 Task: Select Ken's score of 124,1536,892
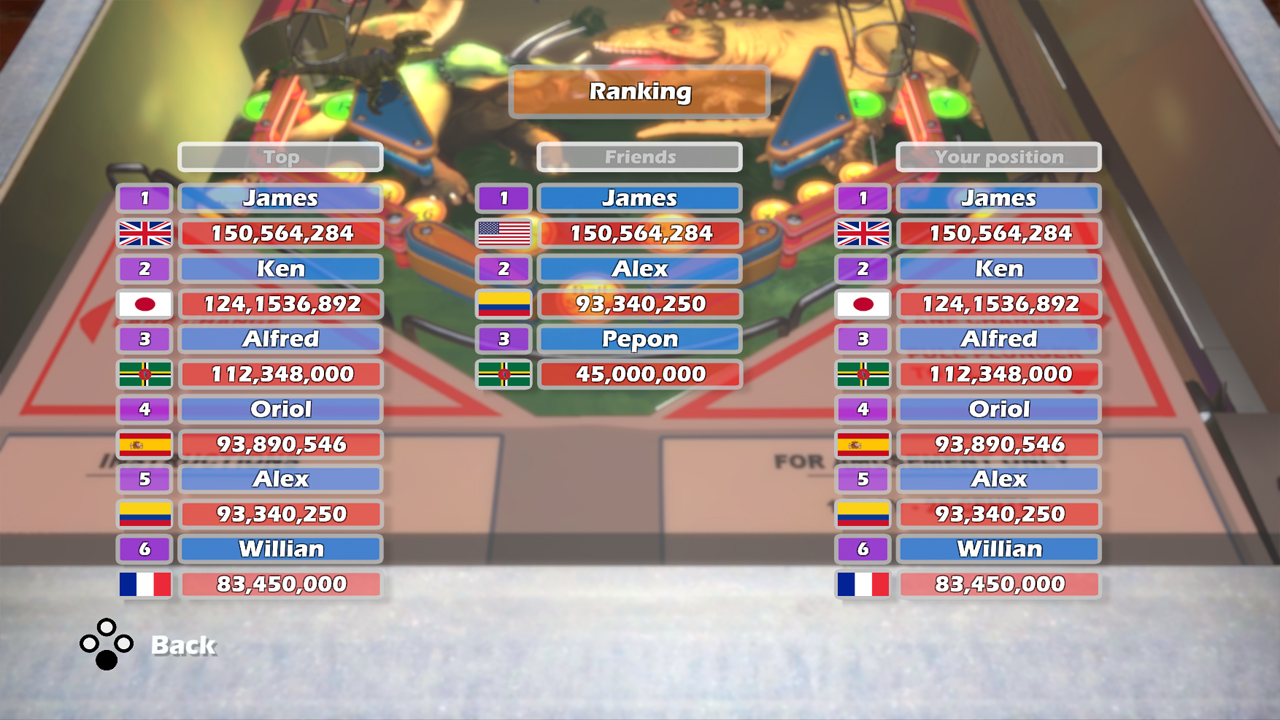(281, 303)
